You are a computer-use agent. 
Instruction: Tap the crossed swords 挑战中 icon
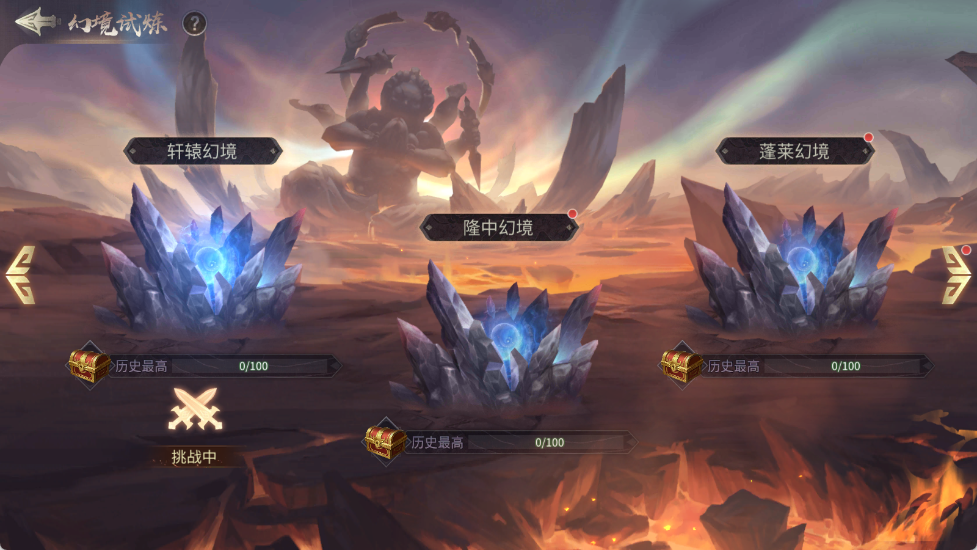tap(194, 410)
